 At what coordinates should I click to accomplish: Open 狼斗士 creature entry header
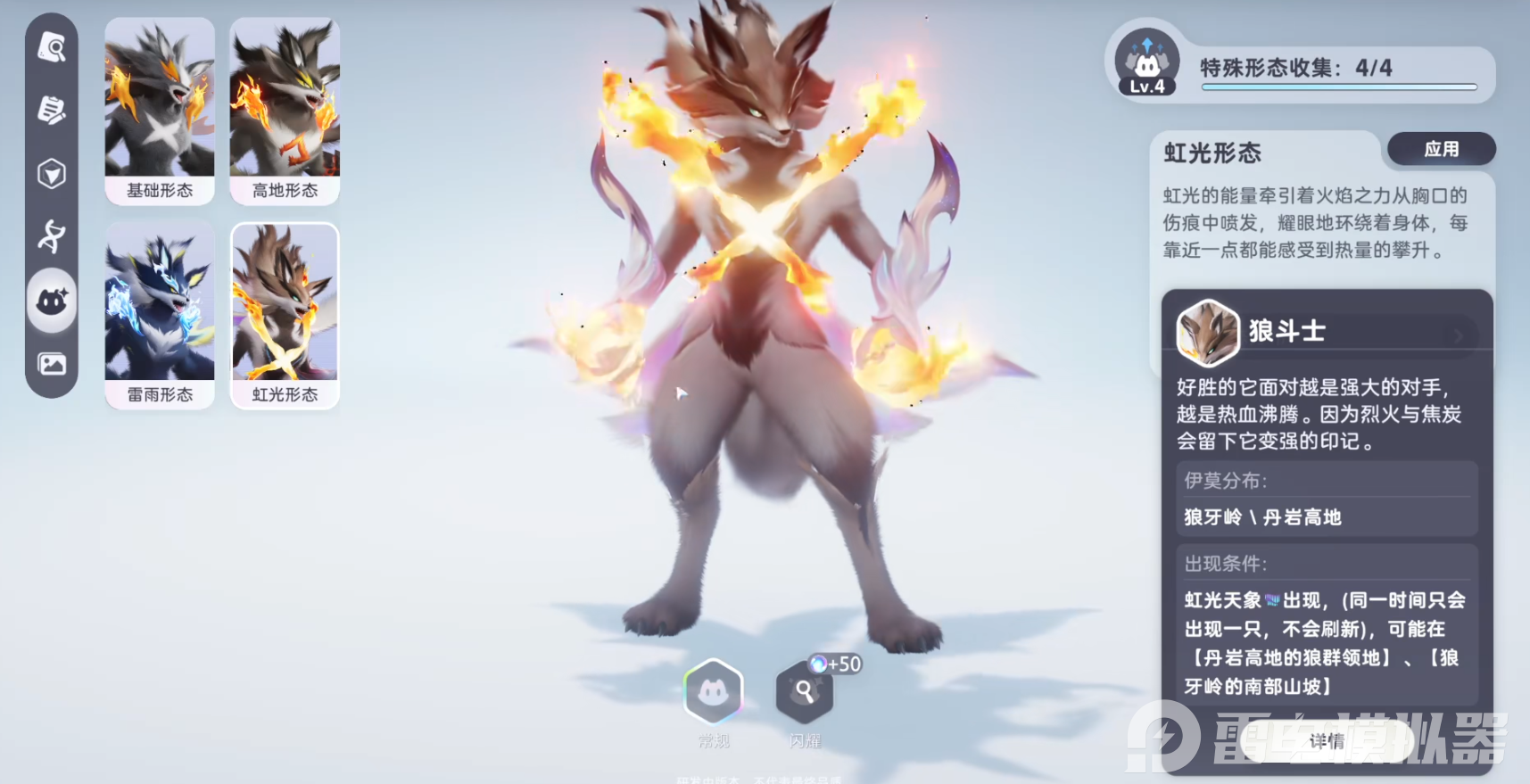(1326, 332)
